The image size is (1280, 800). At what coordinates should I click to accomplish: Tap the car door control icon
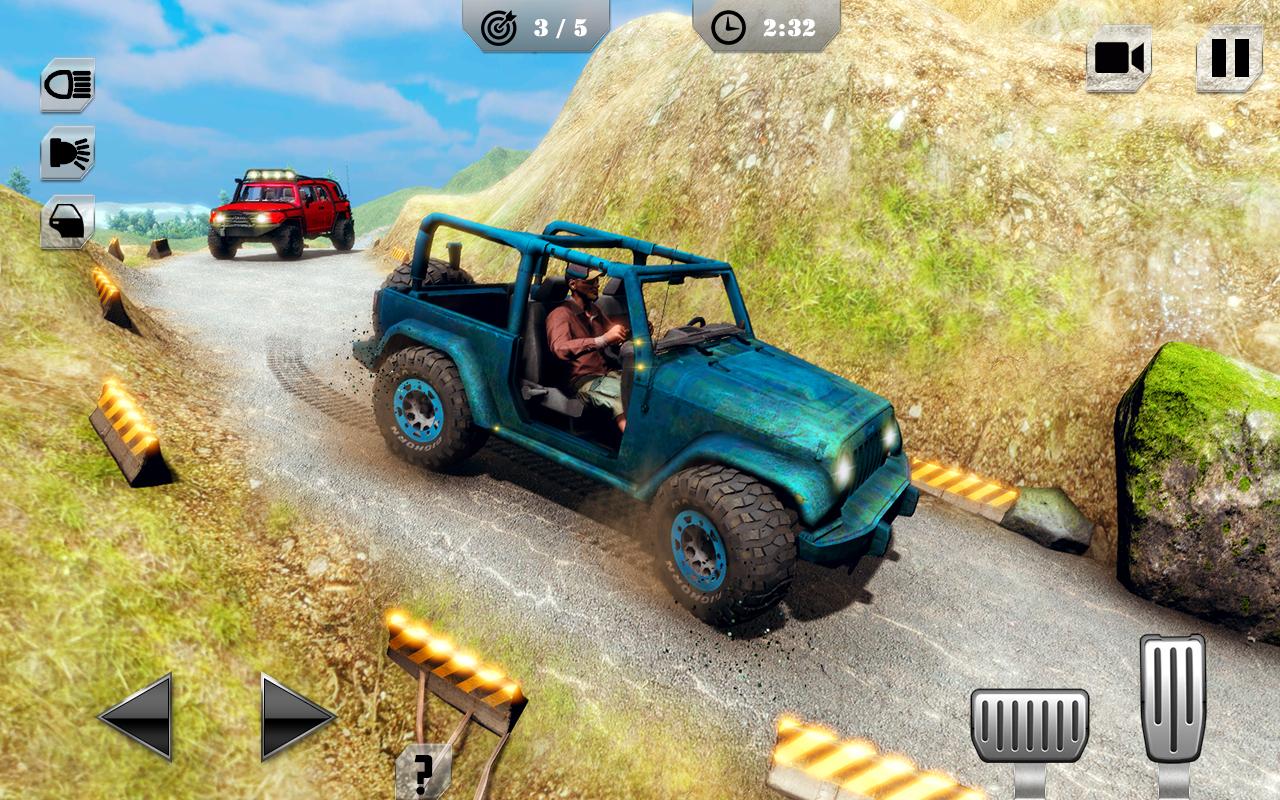click(x=67, y=222)
